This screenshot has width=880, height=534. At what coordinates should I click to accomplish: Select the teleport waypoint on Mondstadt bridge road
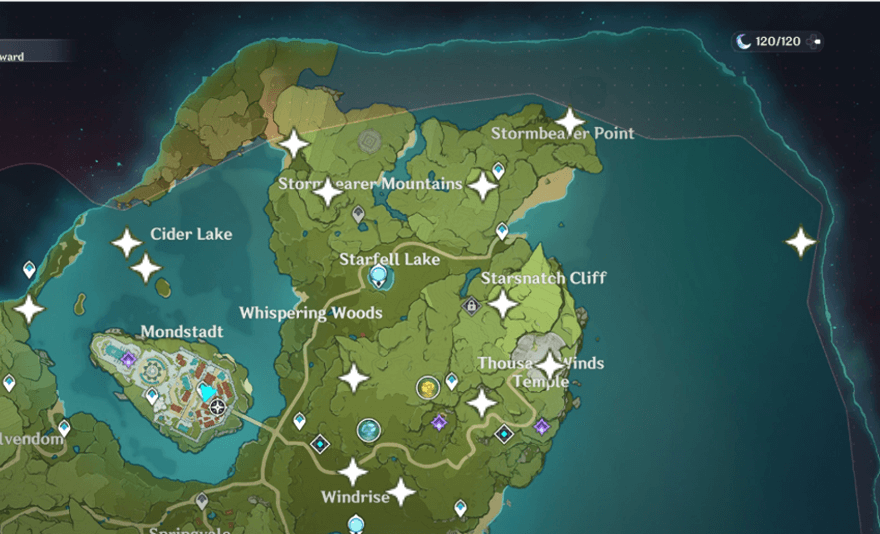point(299,421)
